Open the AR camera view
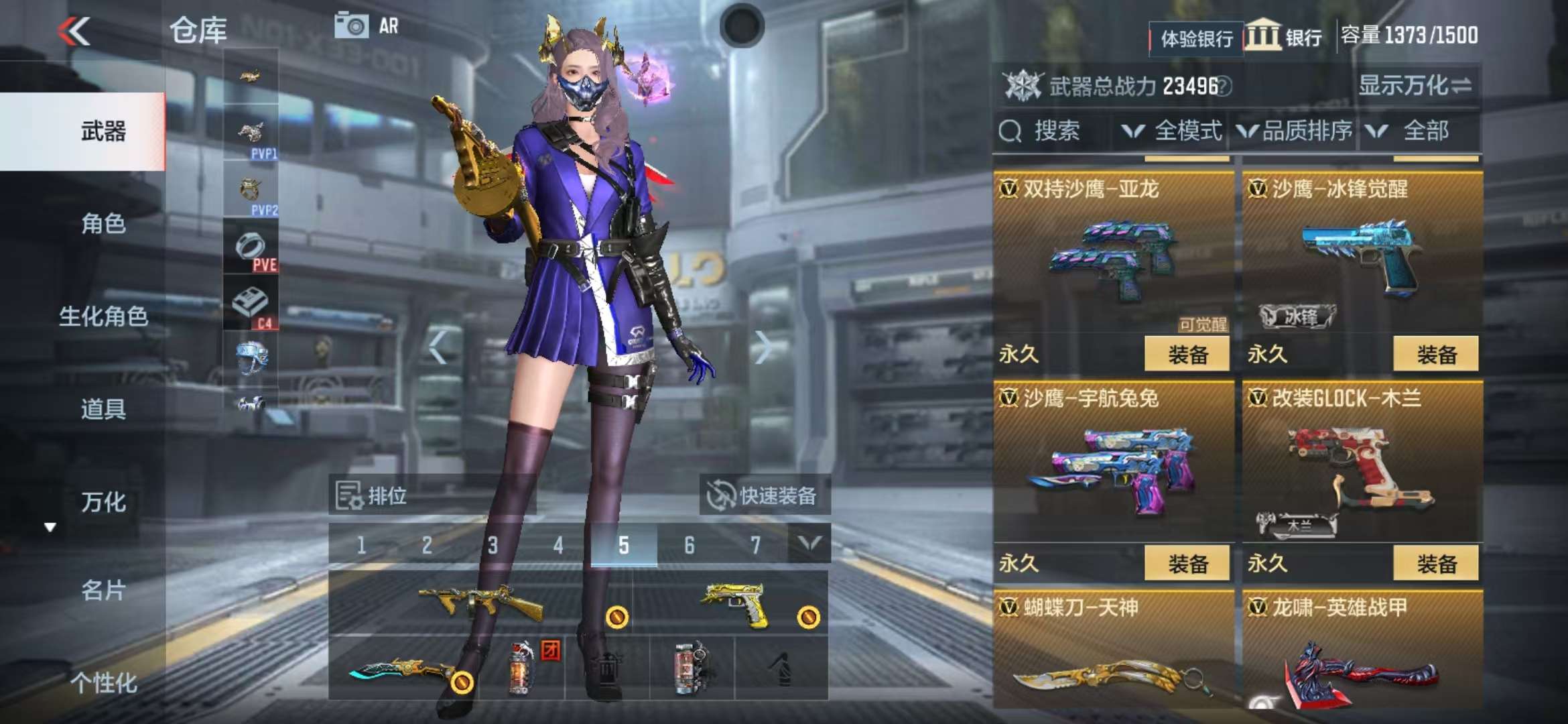 367,26
